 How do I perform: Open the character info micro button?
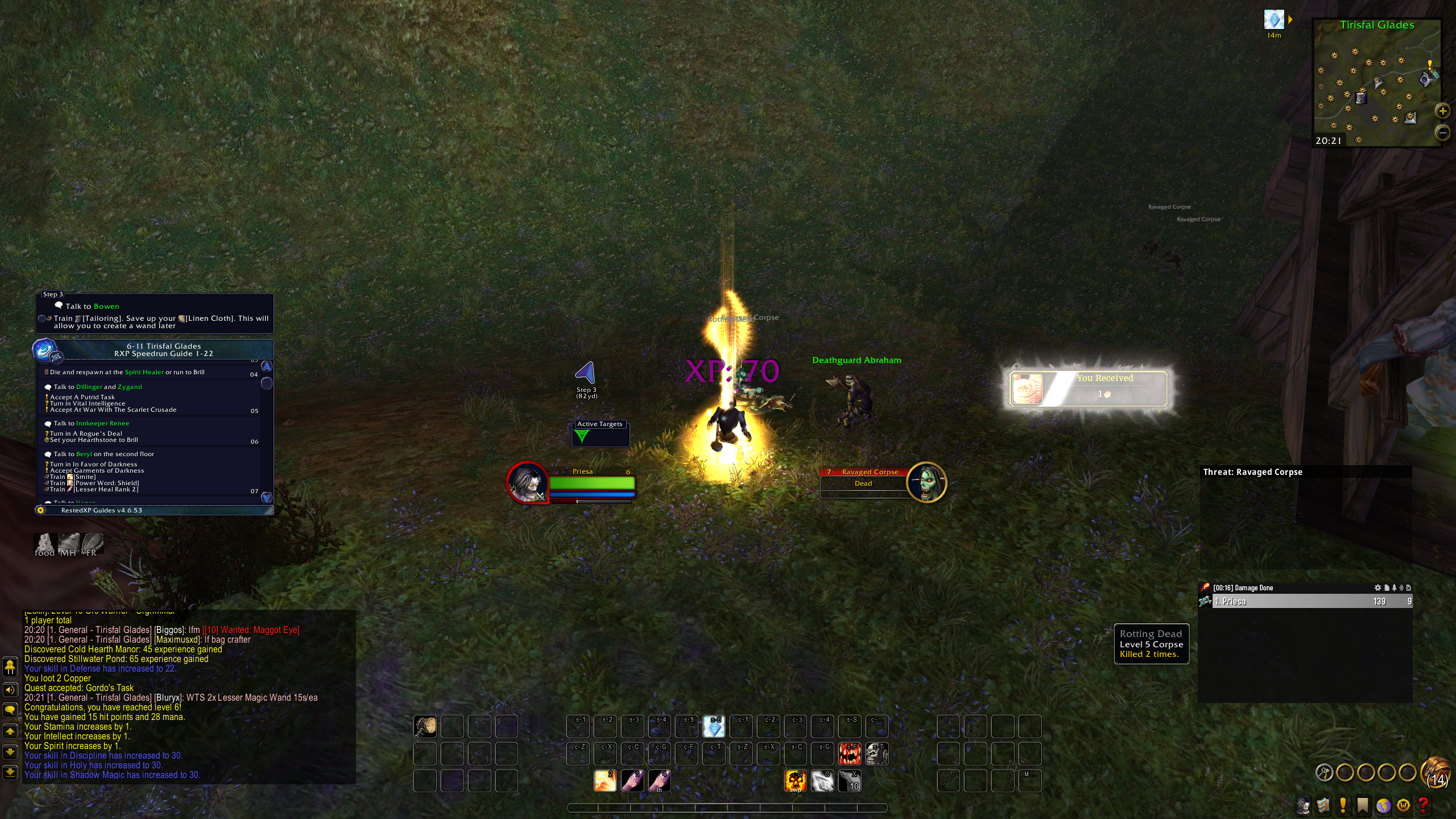[x=1304, y=805]
